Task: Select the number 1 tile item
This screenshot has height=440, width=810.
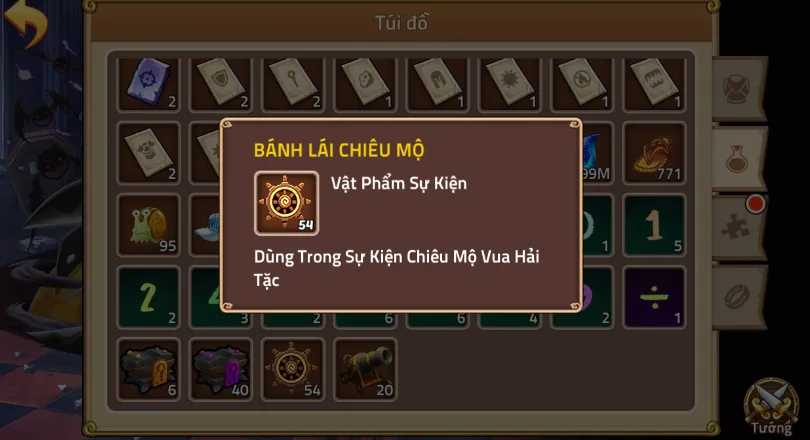Action: pos(655,225)
